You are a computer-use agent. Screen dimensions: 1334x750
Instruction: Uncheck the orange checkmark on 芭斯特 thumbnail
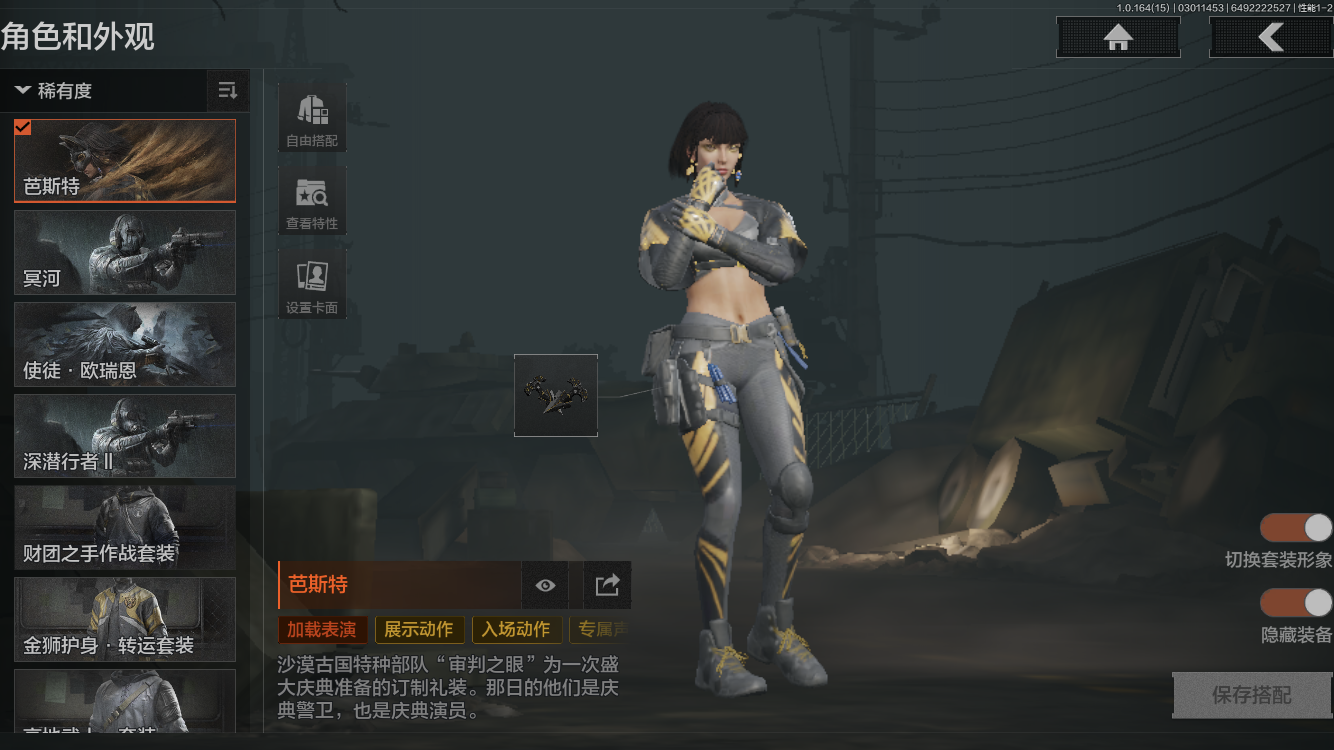pos(22,126)
